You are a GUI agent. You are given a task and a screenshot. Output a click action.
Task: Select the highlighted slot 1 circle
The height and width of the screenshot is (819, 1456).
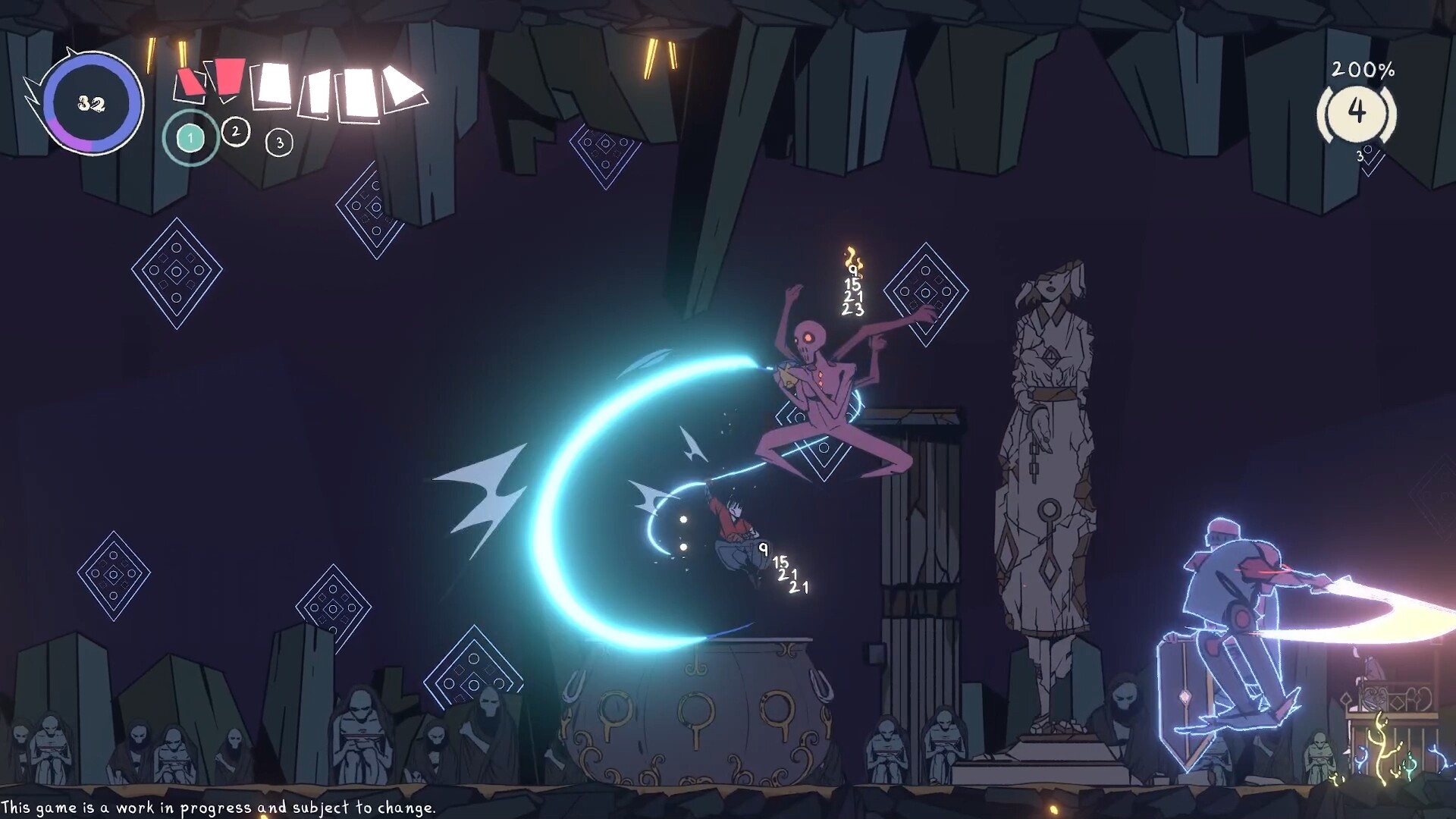point(190,138)
